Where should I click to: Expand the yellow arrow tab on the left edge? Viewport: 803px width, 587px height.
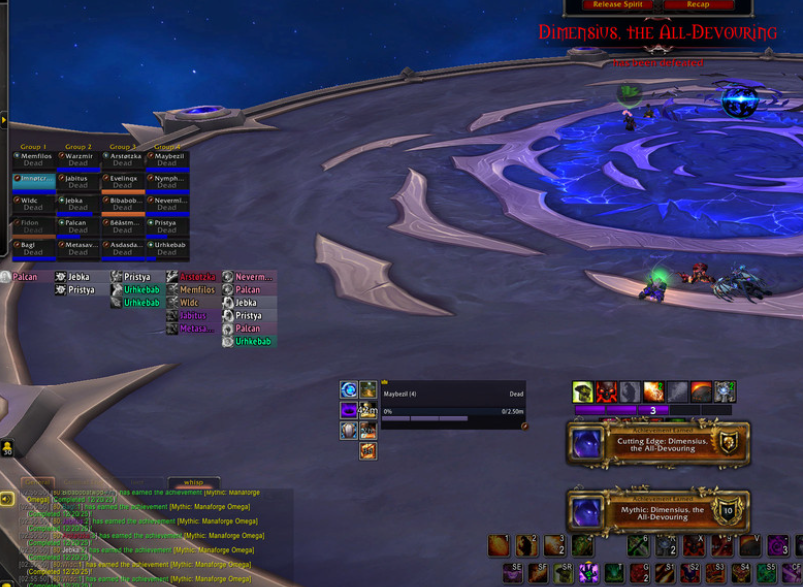[x=4, y=120]
